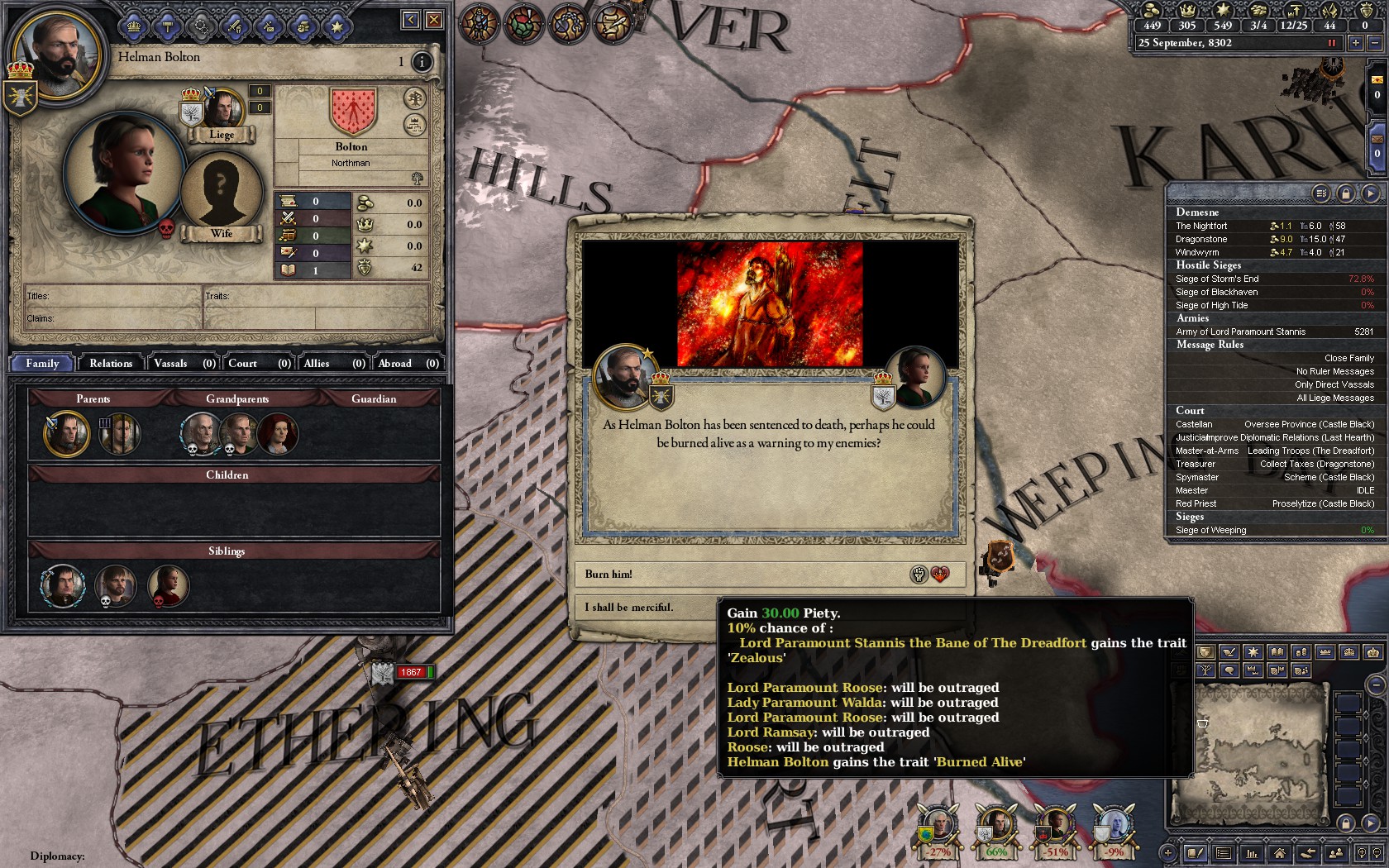The width and height of the screenshot is (1389, 868).
Task: Click the world minimap
Action: 1248,752
